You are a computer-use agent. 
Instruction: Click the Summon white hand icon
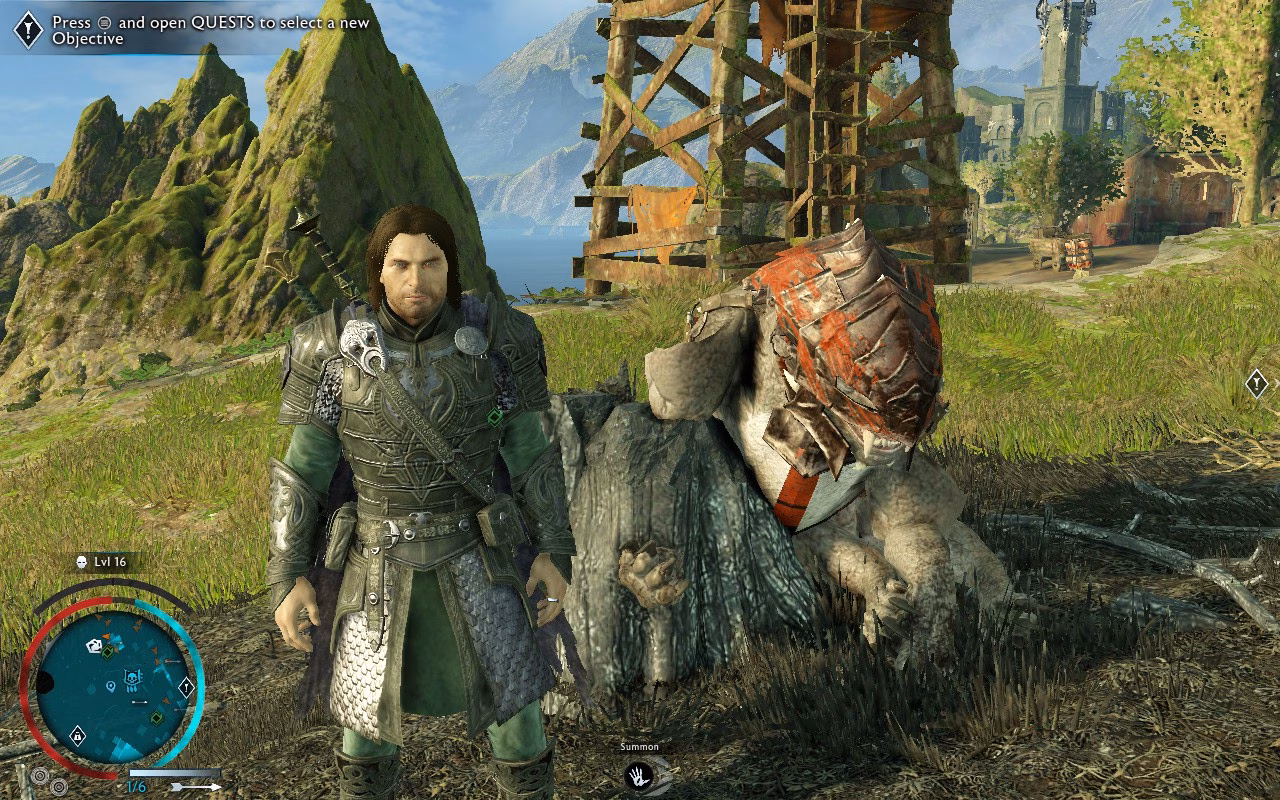coord(636,775)
